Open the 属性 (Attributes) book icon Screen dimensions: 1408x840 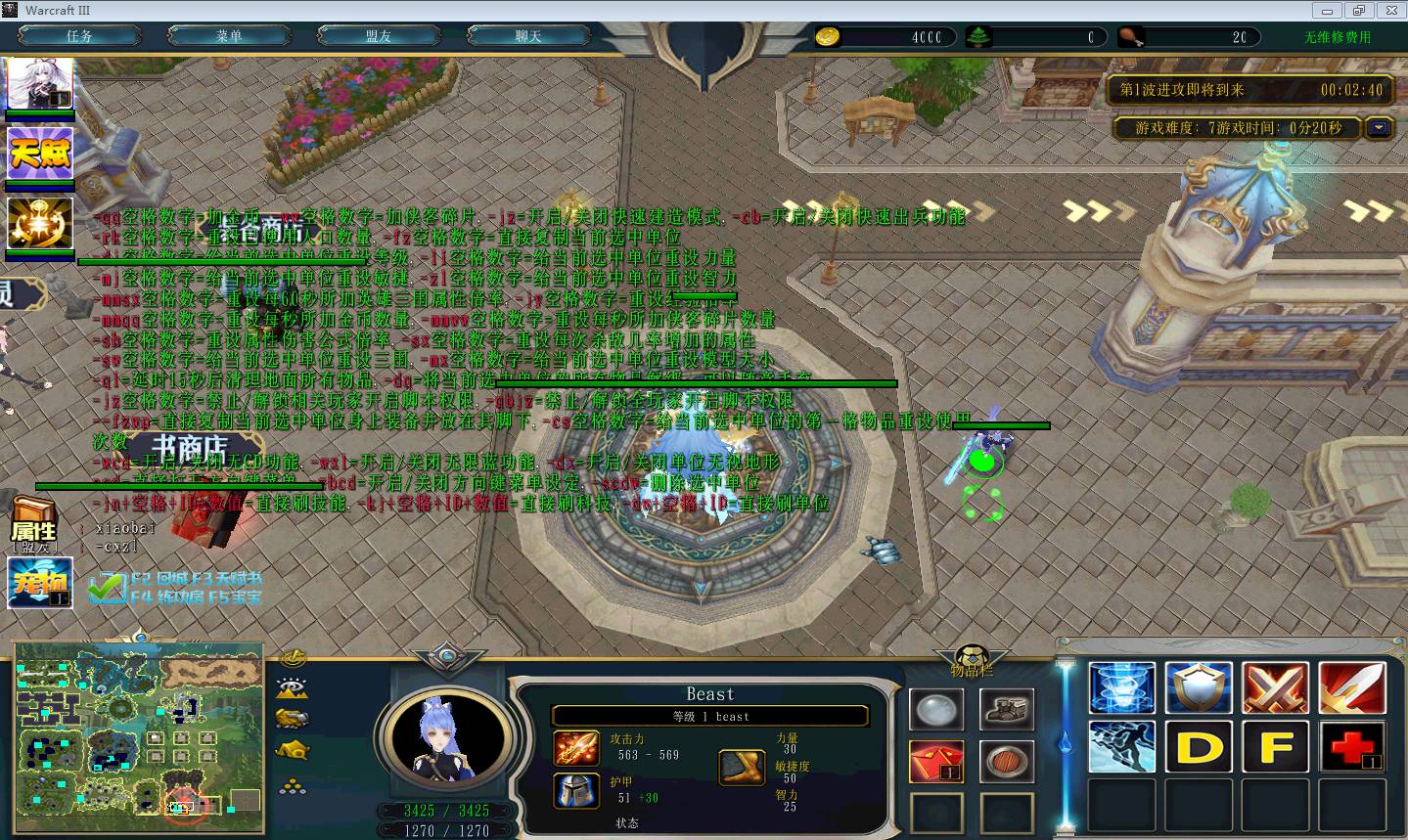tap(34, 524)
